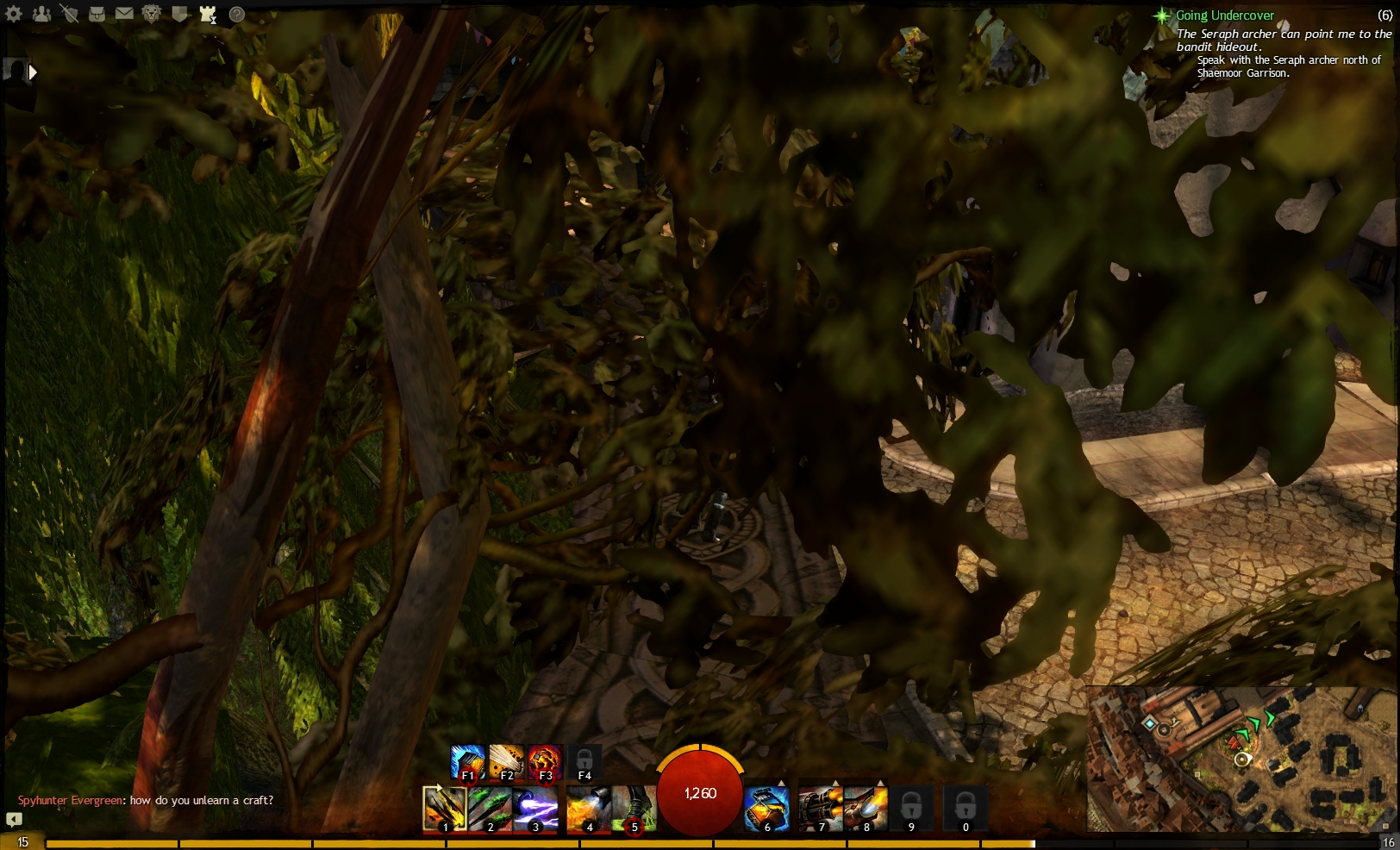Viewport: 1400px width, 850px height.
Task: Open your inventory bag
Action: click(97, 15)
